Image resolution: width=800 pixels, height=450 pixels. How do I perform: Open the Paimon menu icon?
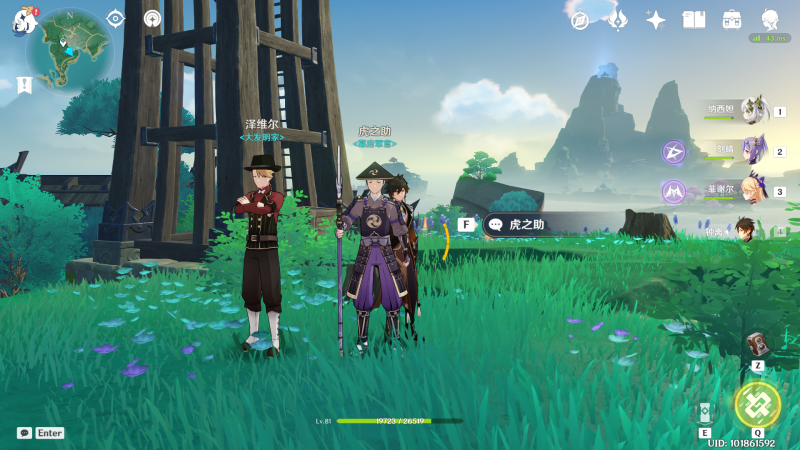click(23, 20)
